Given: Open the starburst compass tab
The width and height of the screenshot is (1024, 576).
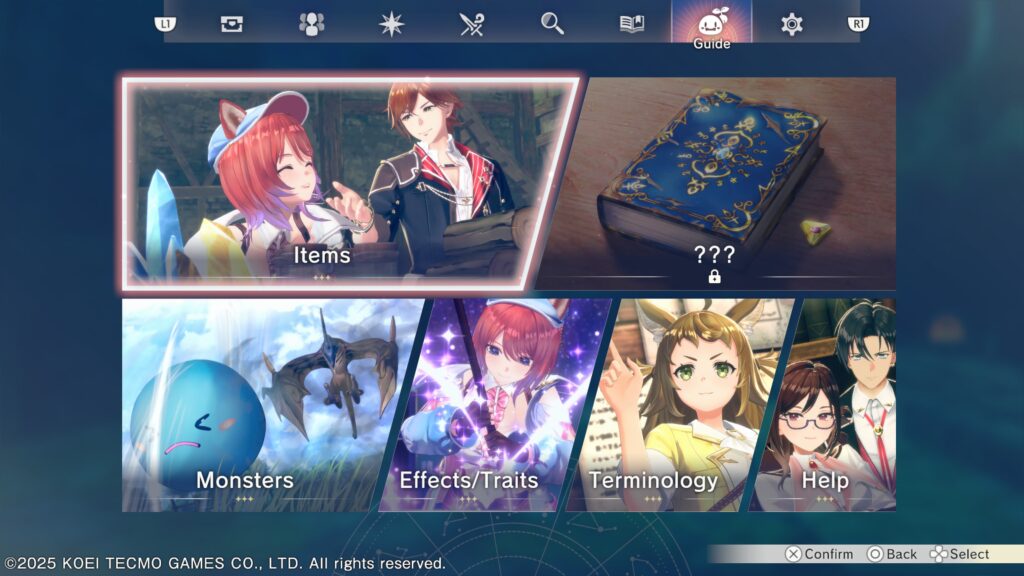Looking at the screenshot, I should click(392, 24).
